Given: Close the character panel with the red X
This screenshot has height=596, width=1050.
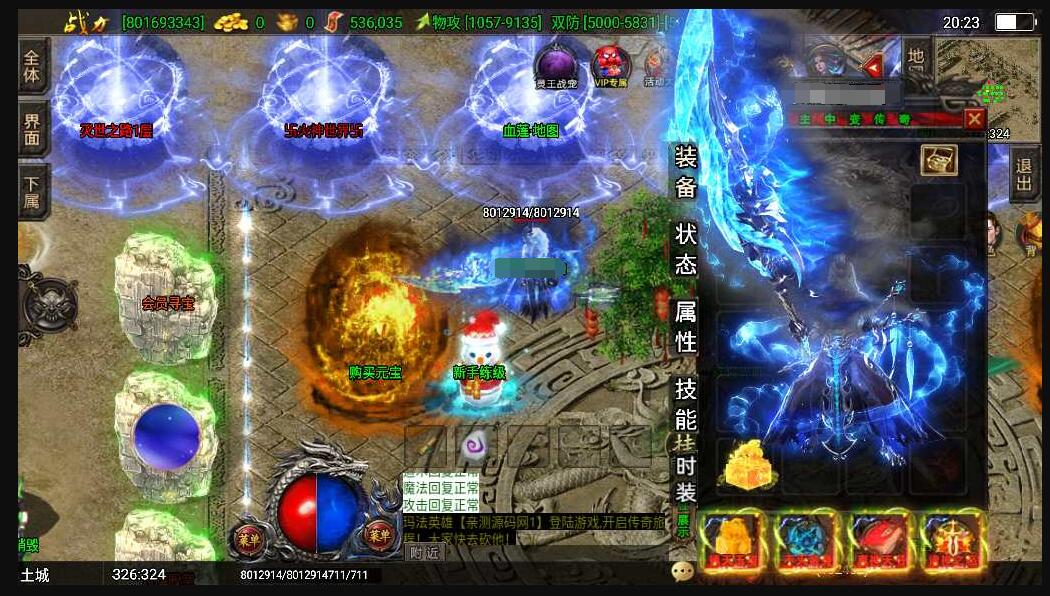Looking at the screenshot, I should click(974, 119).
